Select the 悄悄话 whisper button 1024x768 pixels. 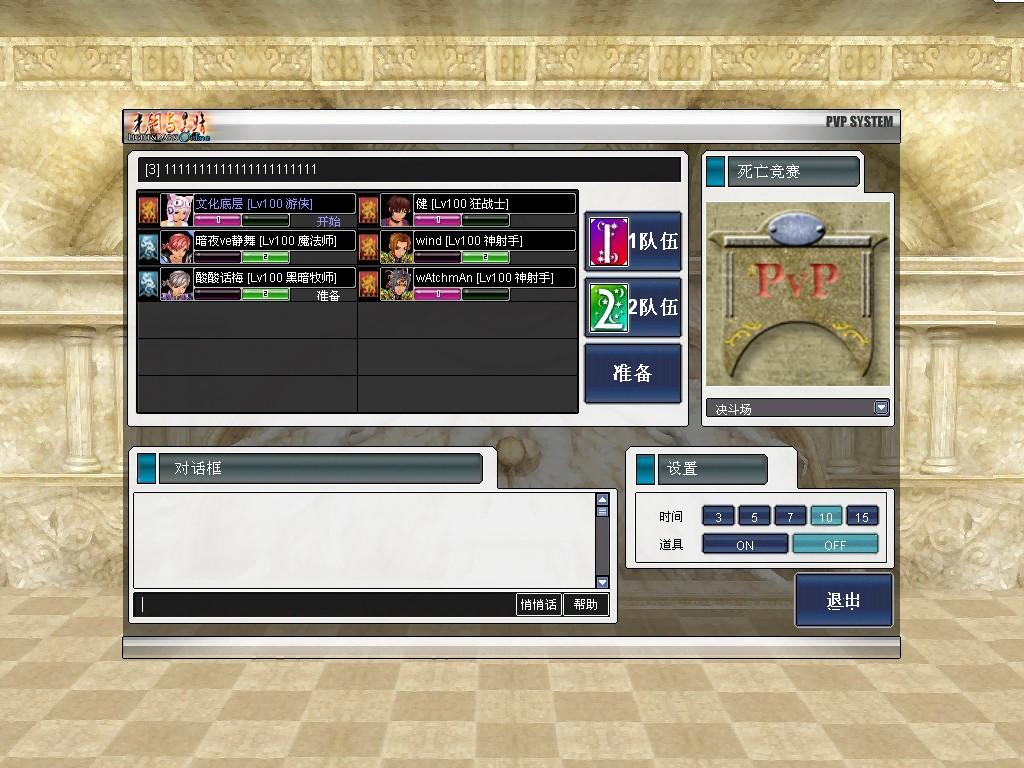coord(538,604)
